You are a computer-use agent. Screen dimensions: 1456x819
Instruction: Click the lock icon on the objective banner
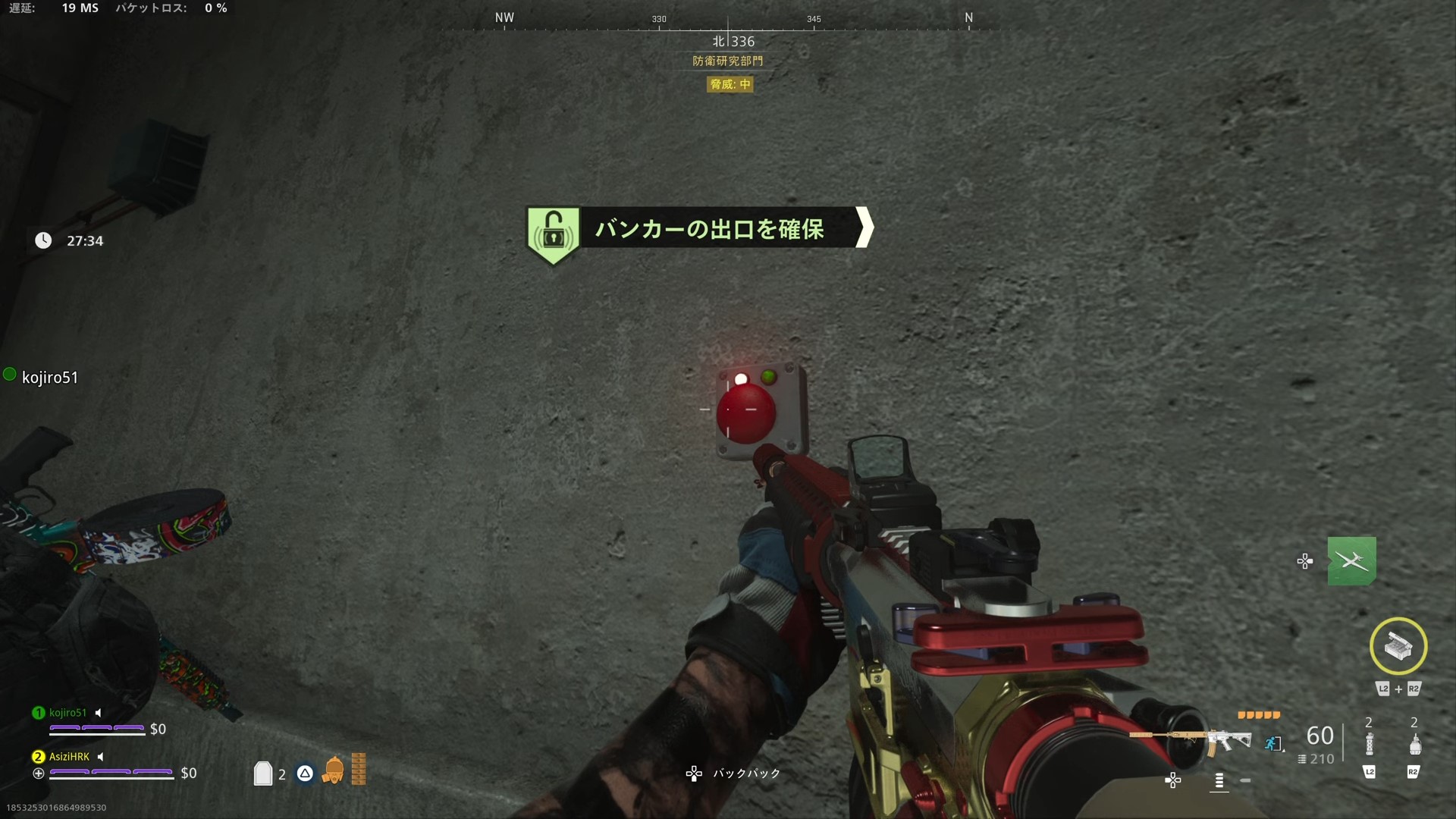[553, 231]
